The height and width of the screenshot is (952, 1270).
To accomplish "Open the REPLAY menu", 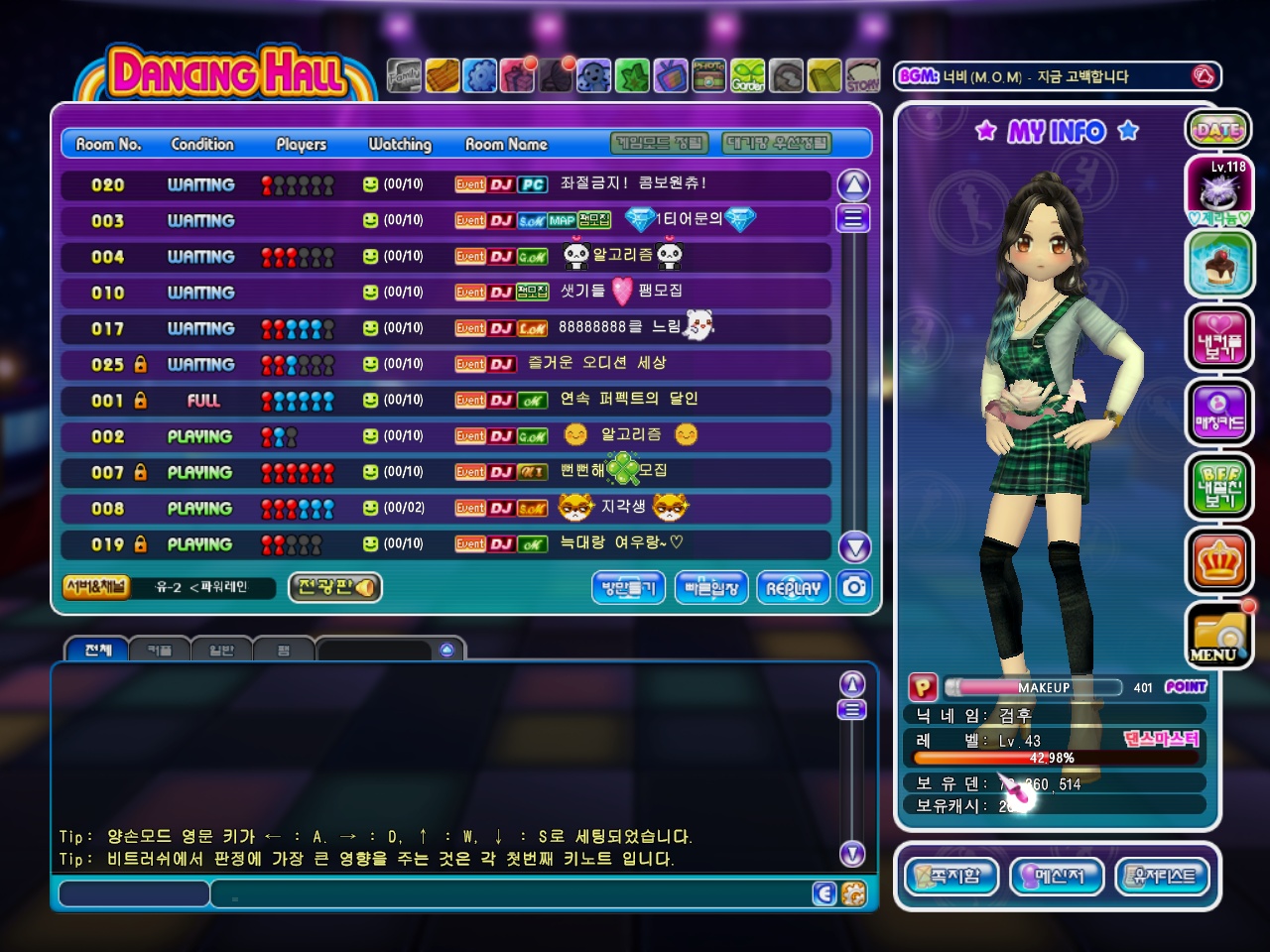I will [x=793, y=587].
